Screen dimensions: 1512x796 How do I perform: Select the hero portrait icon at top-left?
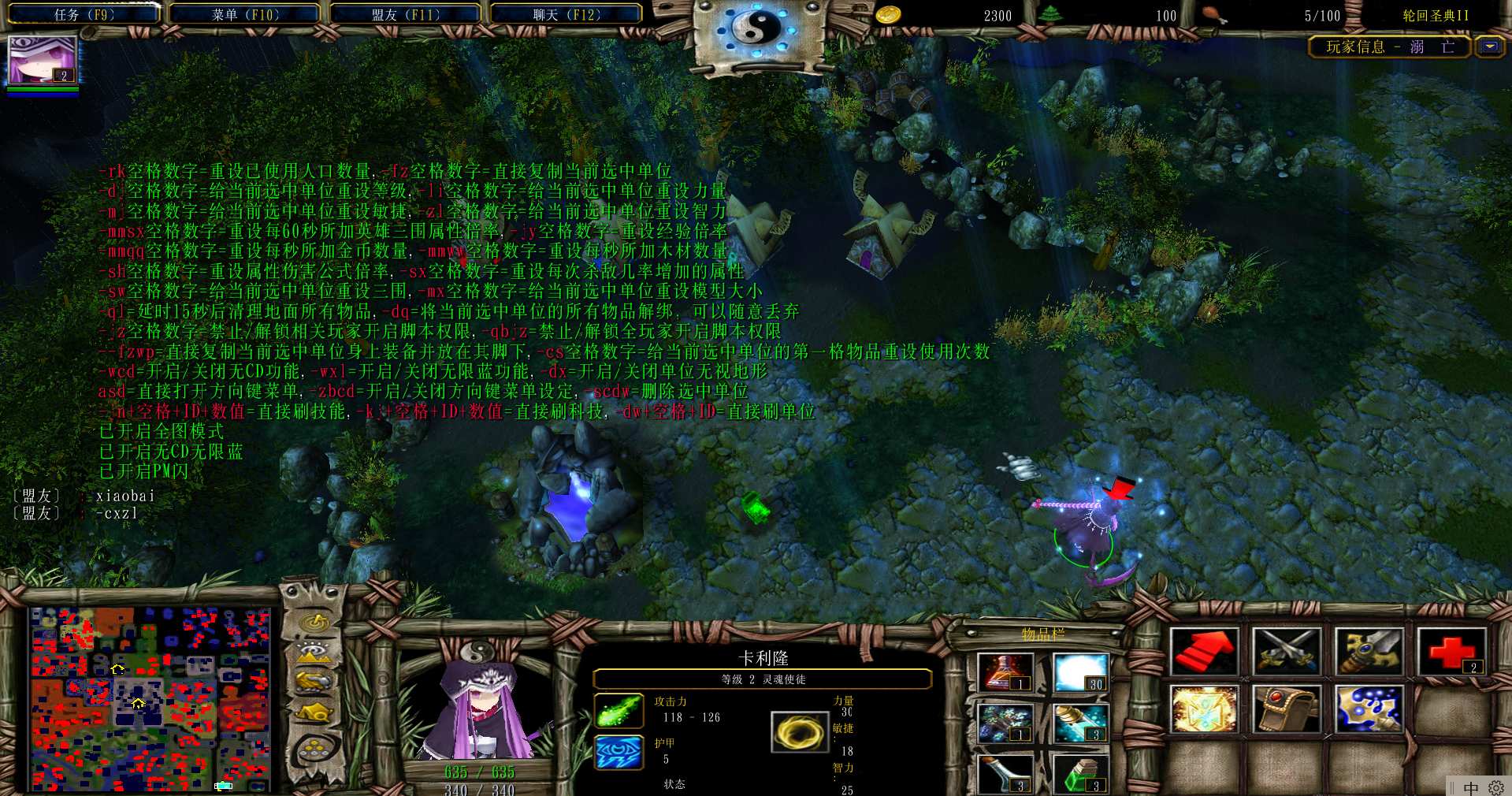[x=43, y=60]
